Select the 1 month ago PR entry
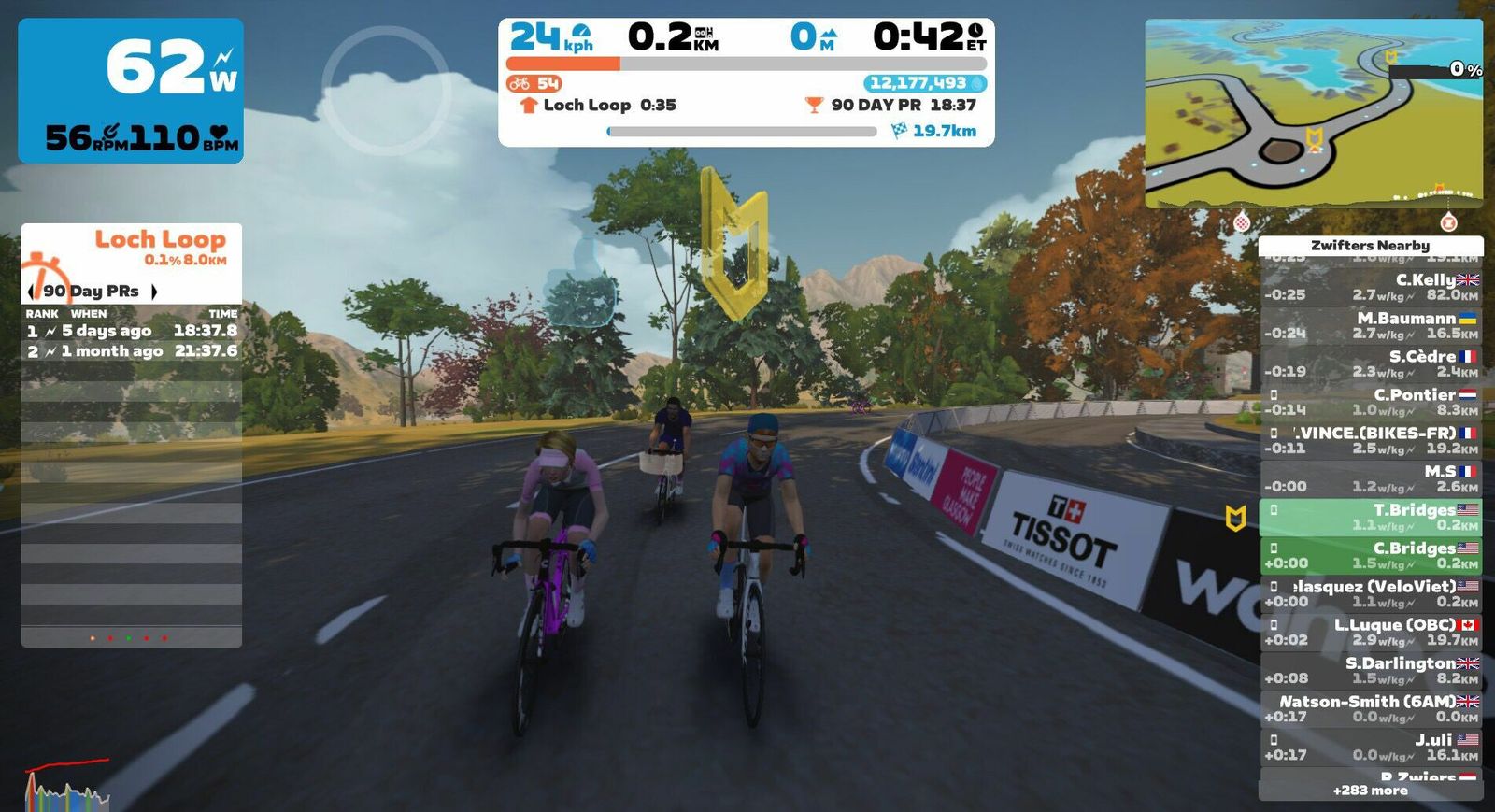This screenshot has width=1495, height=812. click(x=132, y=351)
